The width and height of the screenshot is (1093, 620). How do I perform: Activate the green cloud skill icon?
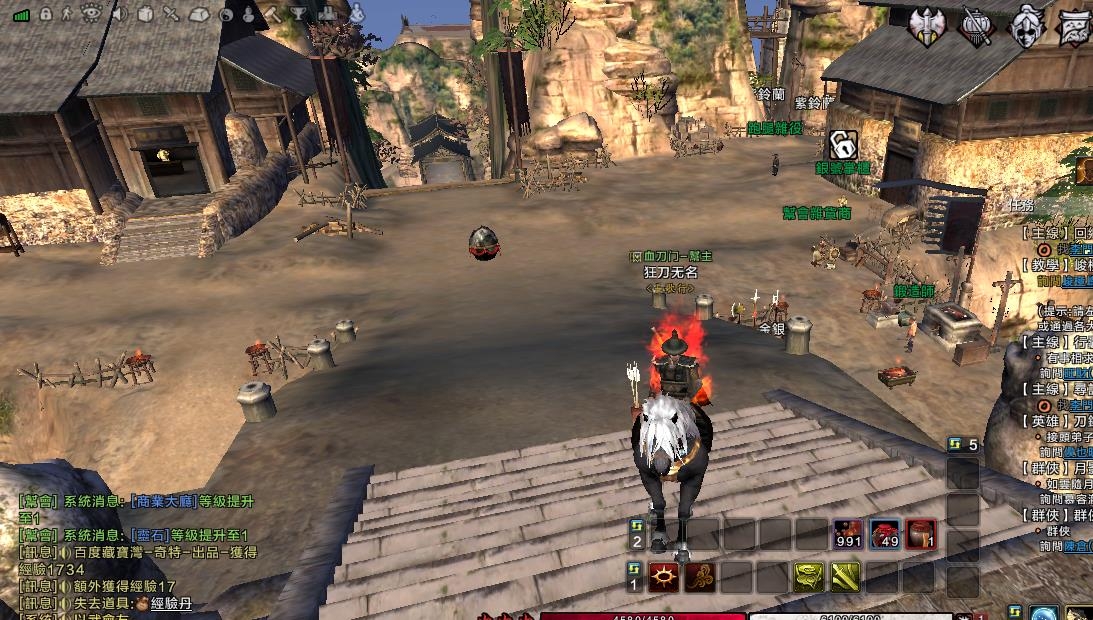click(x=808, y=577)
